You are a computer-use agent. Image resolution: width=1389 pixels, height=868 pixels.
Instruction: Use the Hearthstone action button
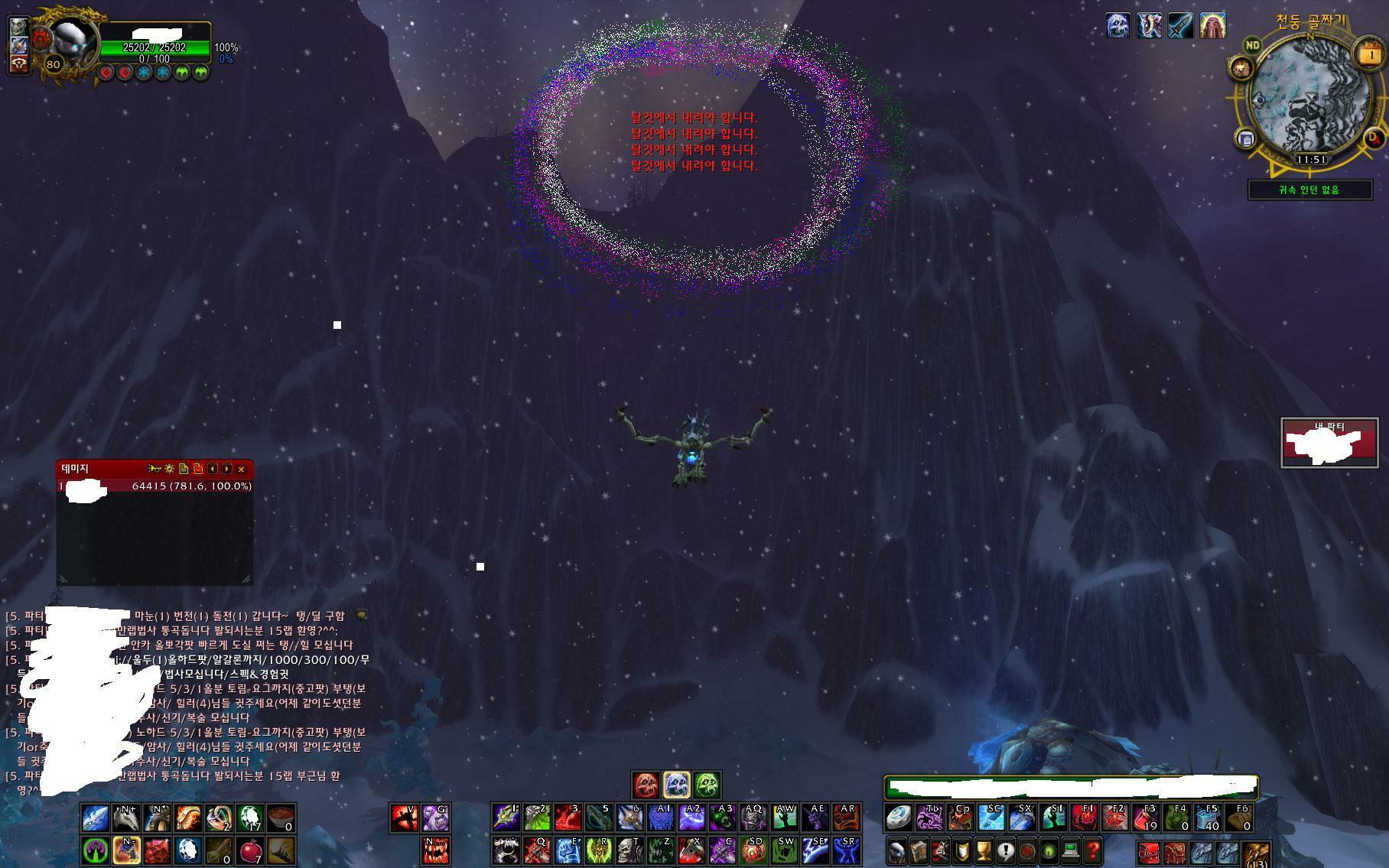[x=899, y=818]
